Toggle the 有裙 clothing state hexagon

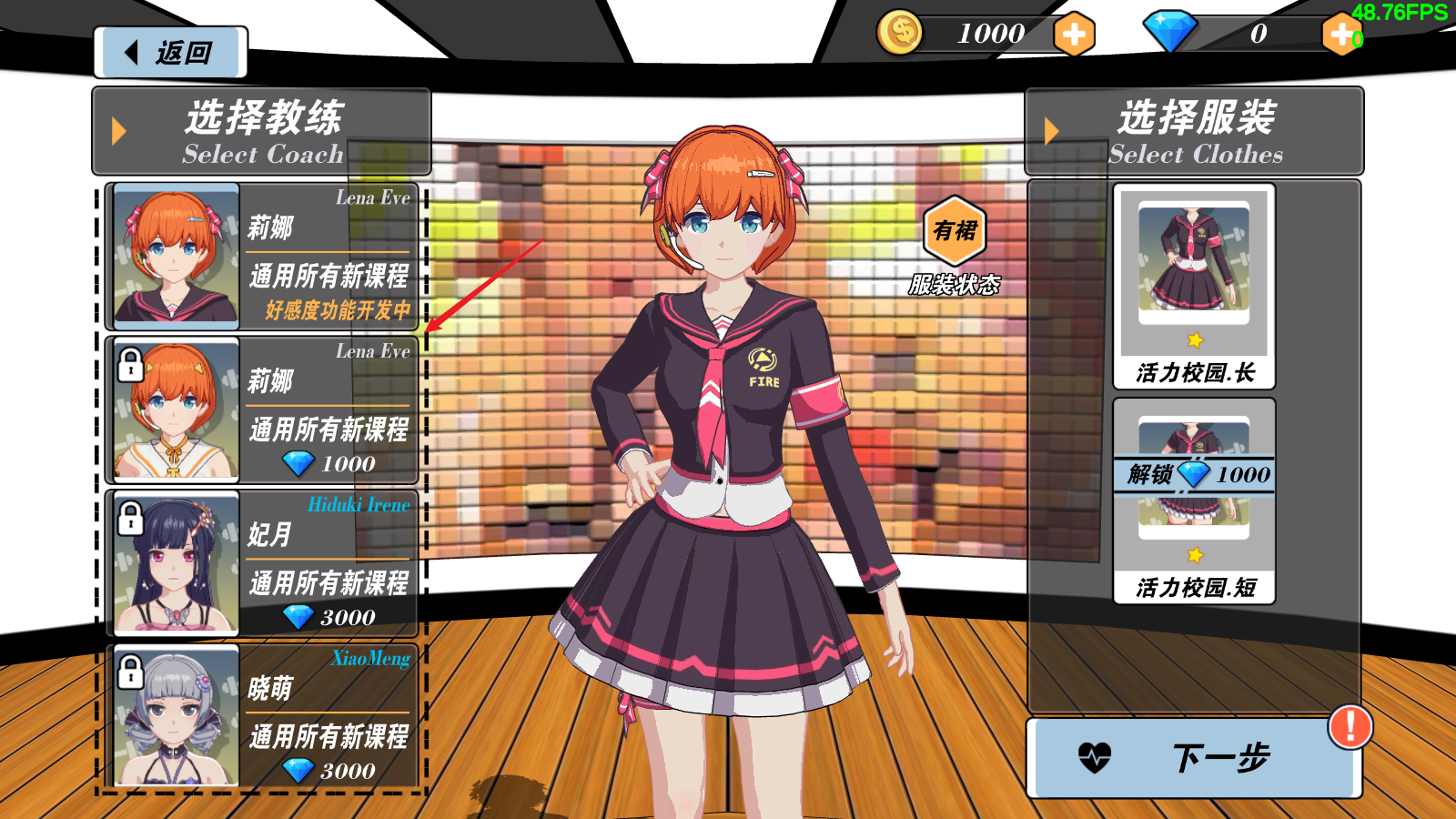(x=955, y=232)
